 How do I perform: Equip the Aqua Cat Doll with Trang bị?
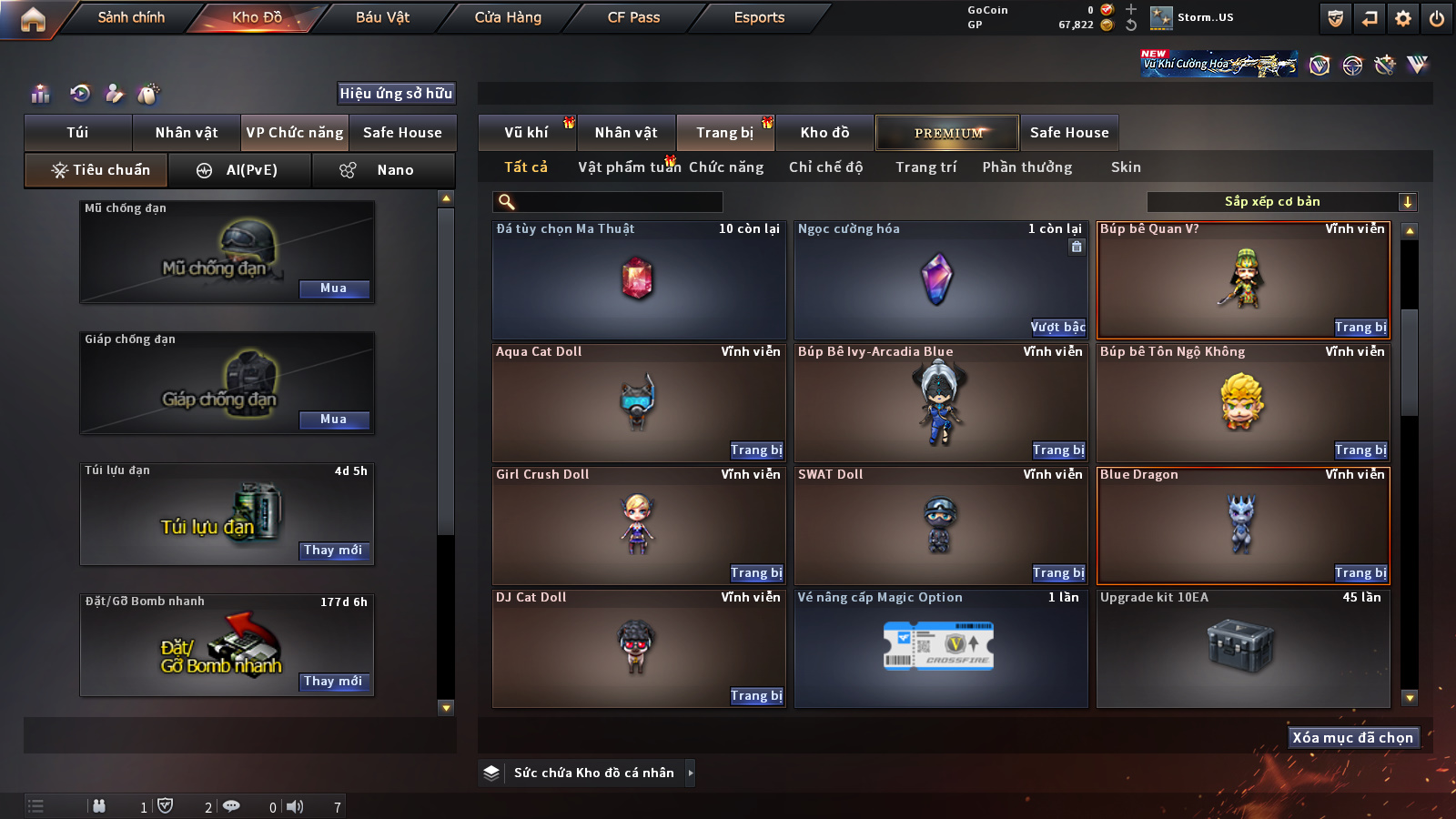coord(756,450)
